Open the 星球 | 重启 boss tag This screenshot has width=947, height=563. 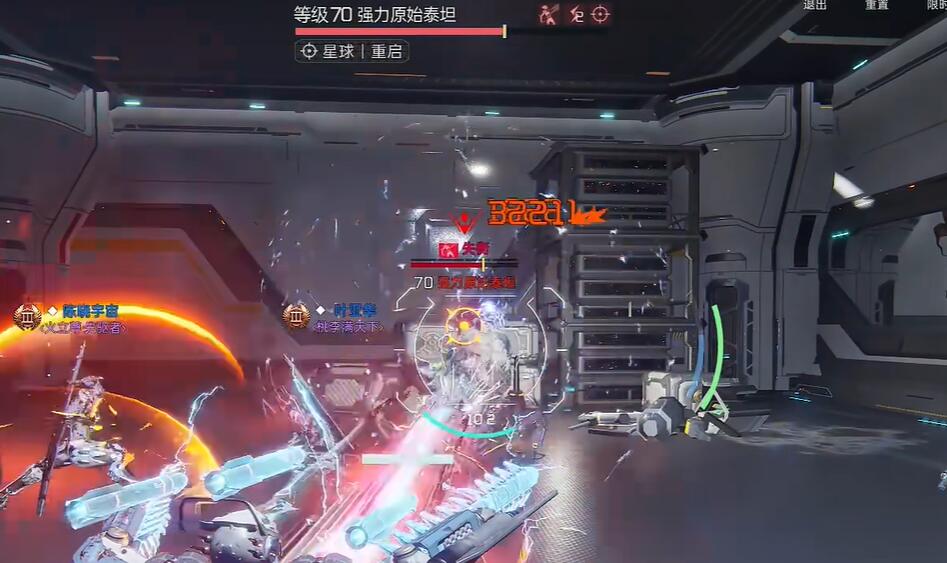point(351,51)
